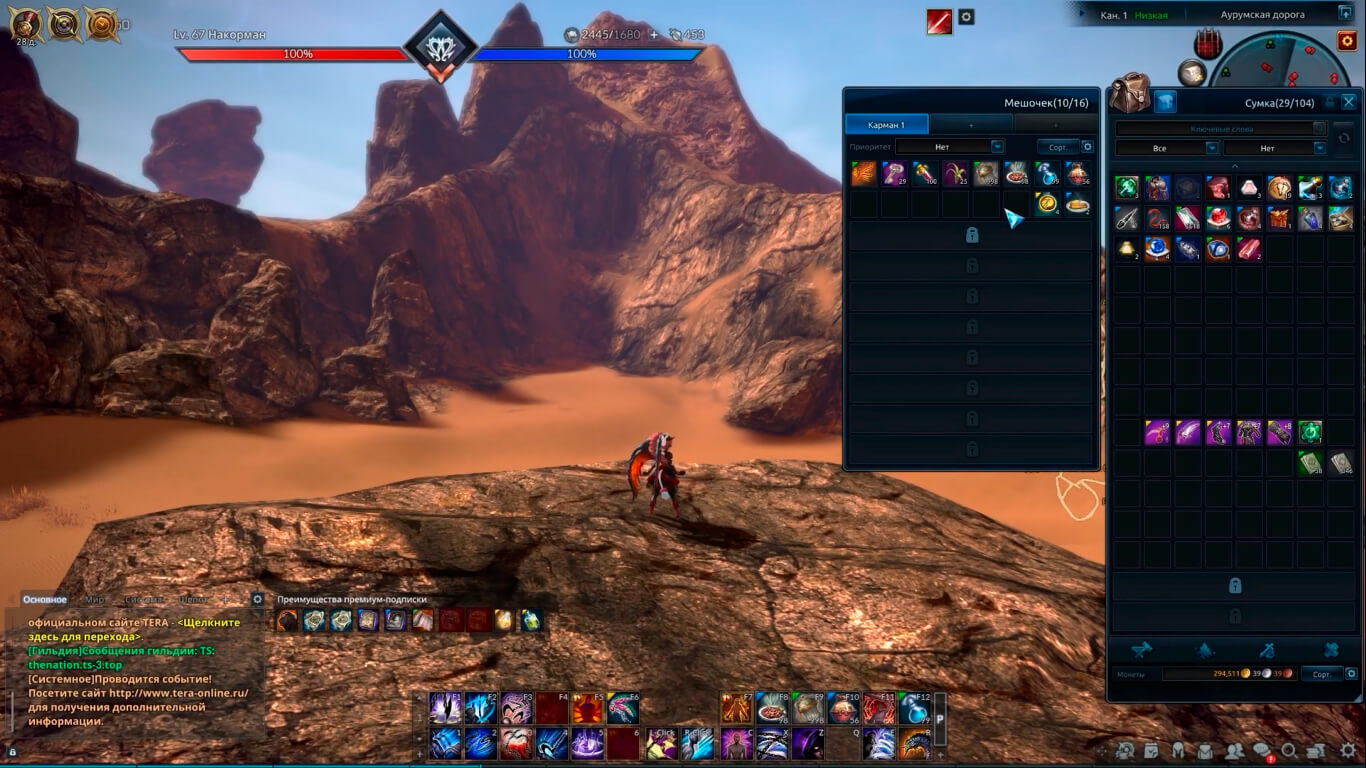Sort the bag using the bottom Сорт. button

coord(1321,674)
